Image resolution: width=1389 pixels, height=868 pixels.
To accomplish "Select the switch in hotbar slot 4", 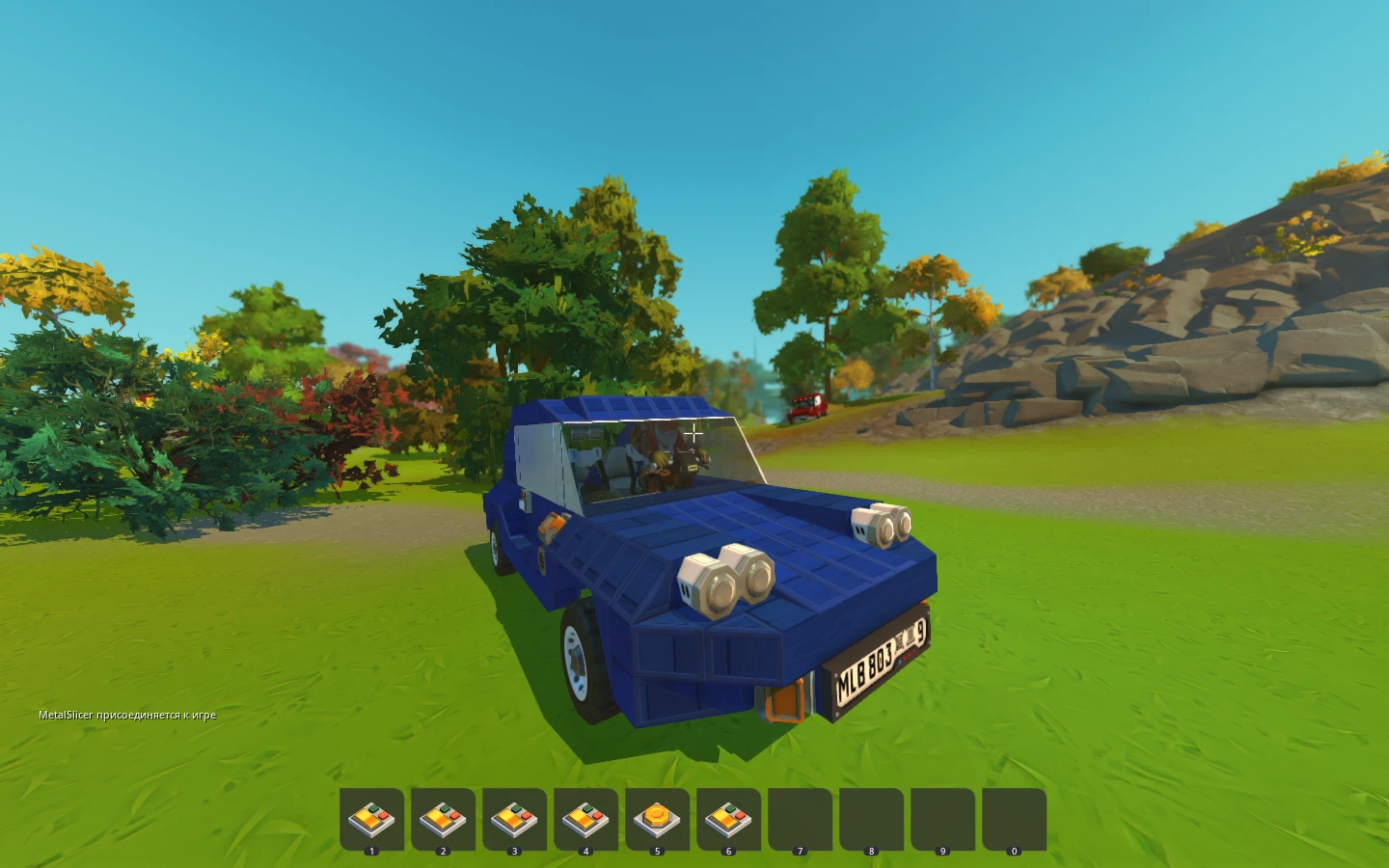I will pos(586,818).
